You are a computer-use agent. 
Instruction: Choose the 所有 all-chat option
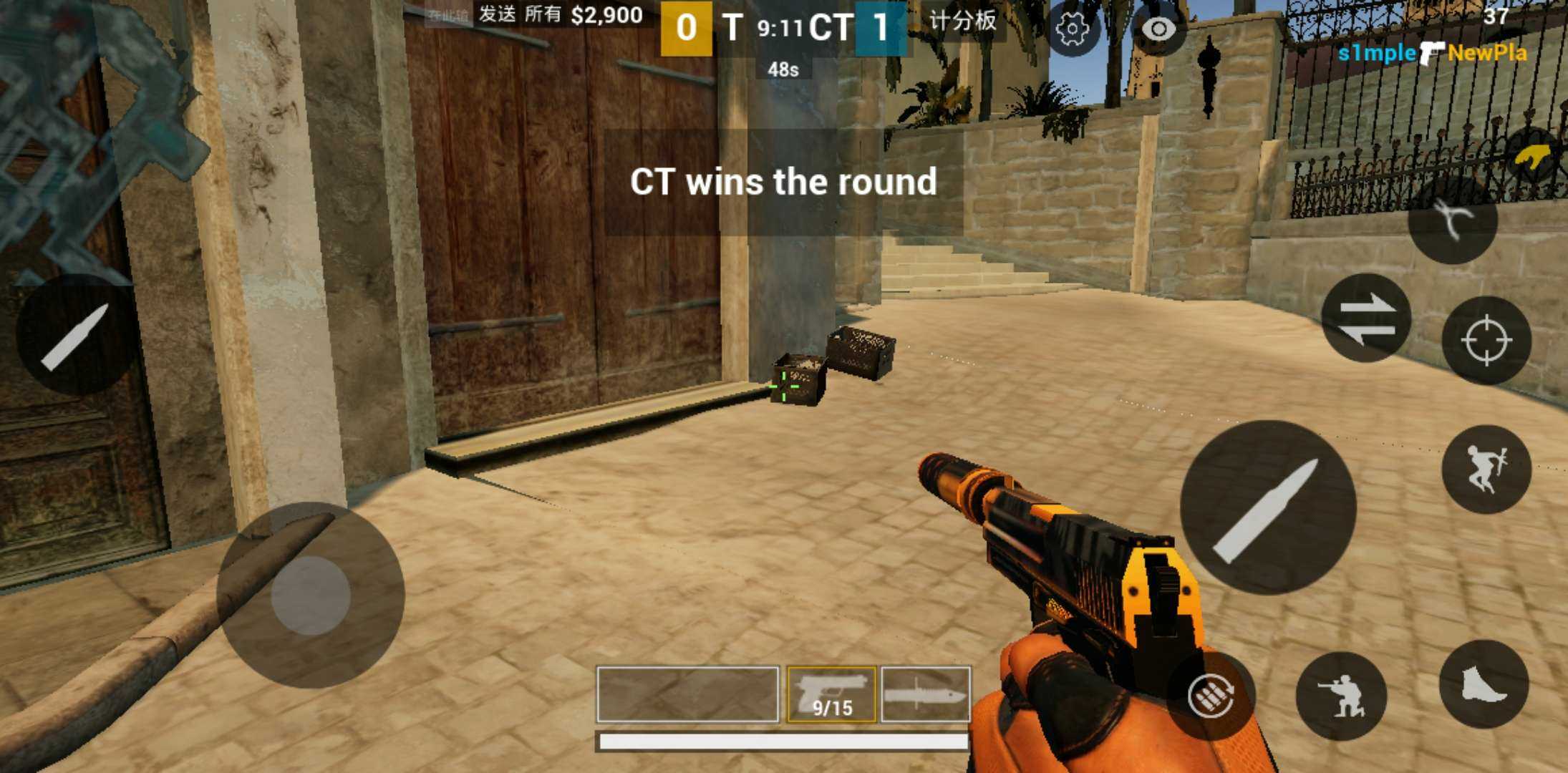click(x=543, y=14)
